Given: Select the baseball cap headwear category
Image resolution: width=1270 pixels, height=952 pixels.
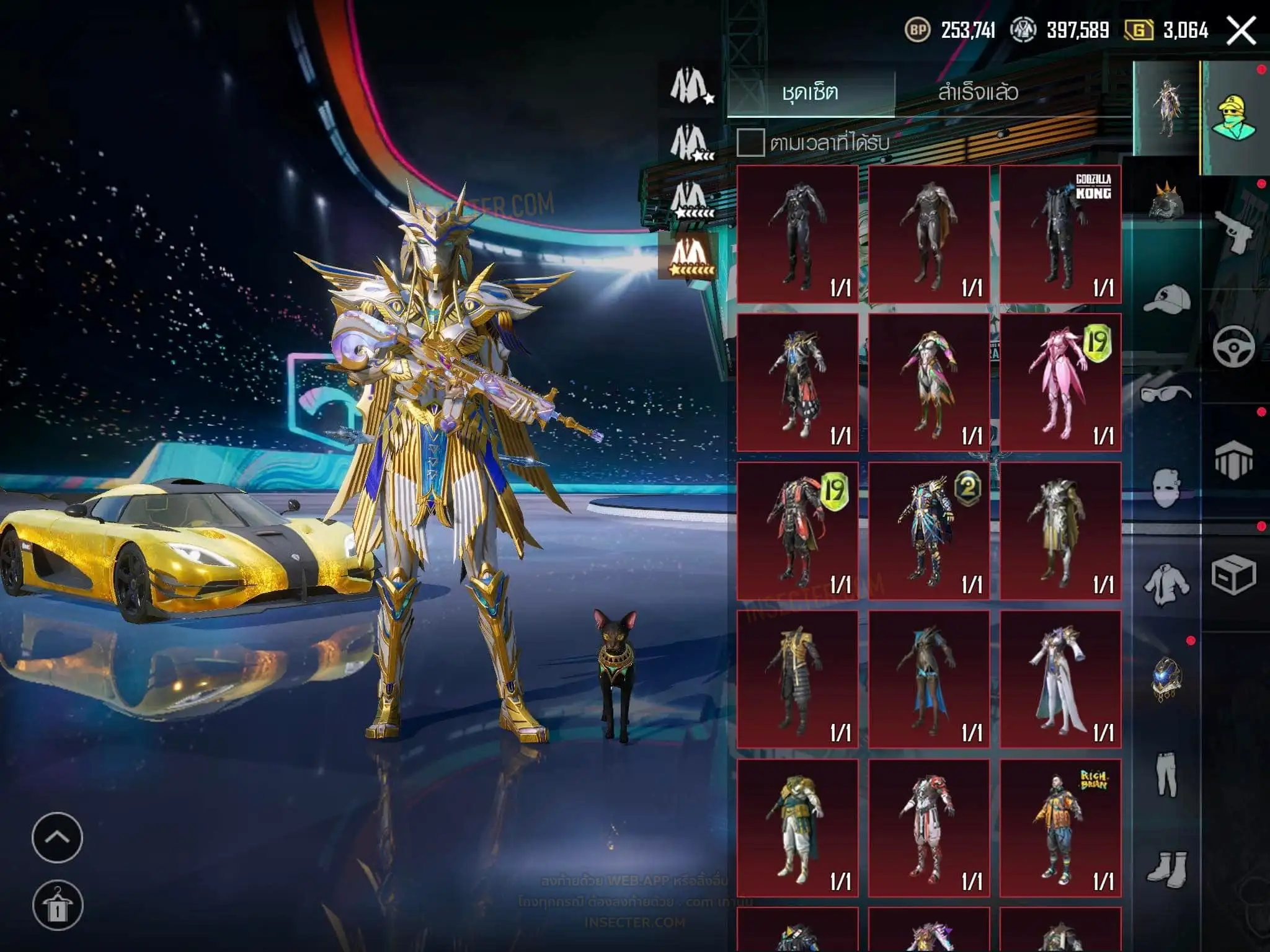Looking at the screenshot, I should [x=1166, y=301].
